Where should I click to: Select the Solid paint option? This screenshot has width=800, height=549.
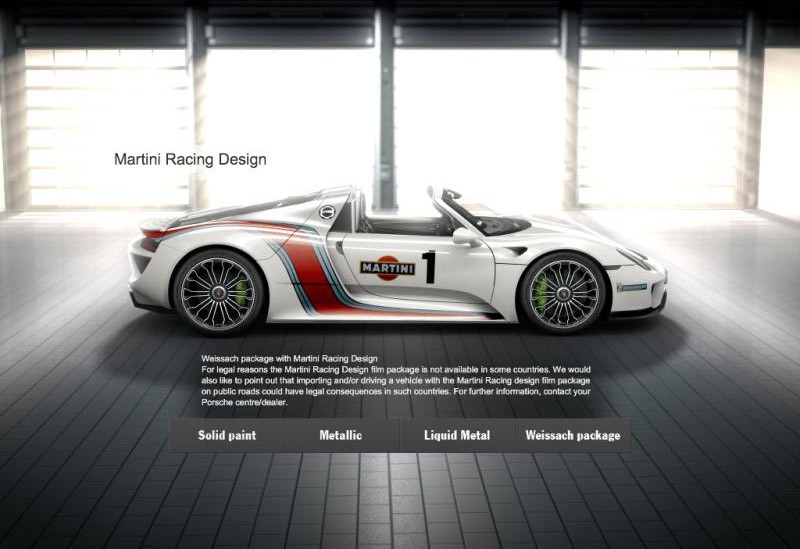[227, 436]
